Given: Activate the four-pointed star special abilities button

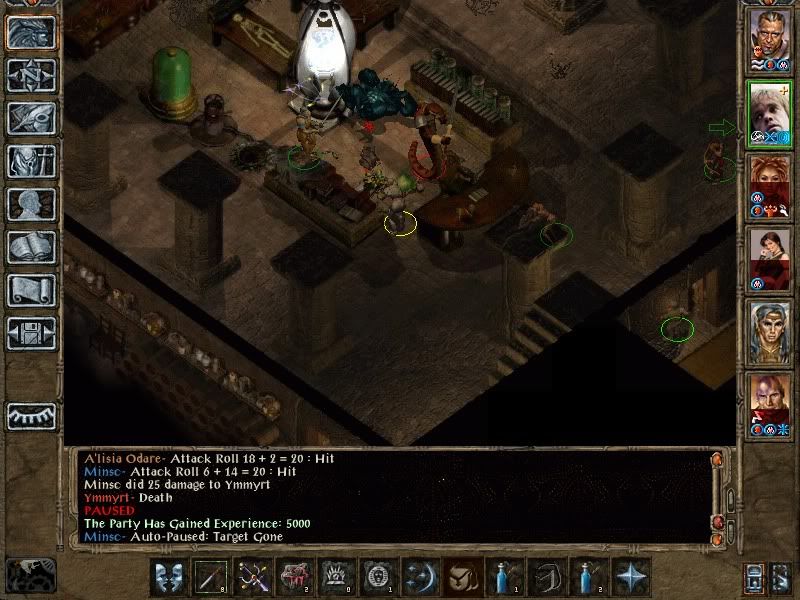Looking at the screenshot, I should (628, 577).
